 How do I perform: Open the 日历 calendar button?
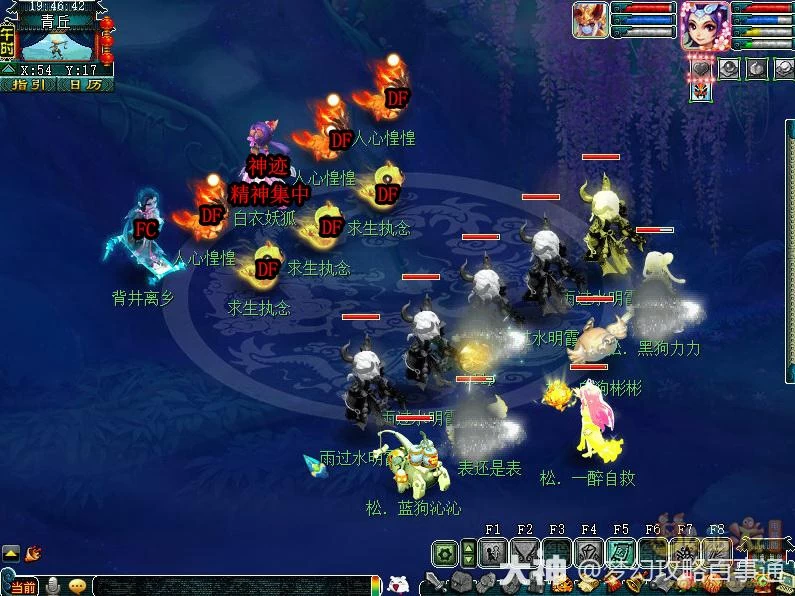(85, 85)
